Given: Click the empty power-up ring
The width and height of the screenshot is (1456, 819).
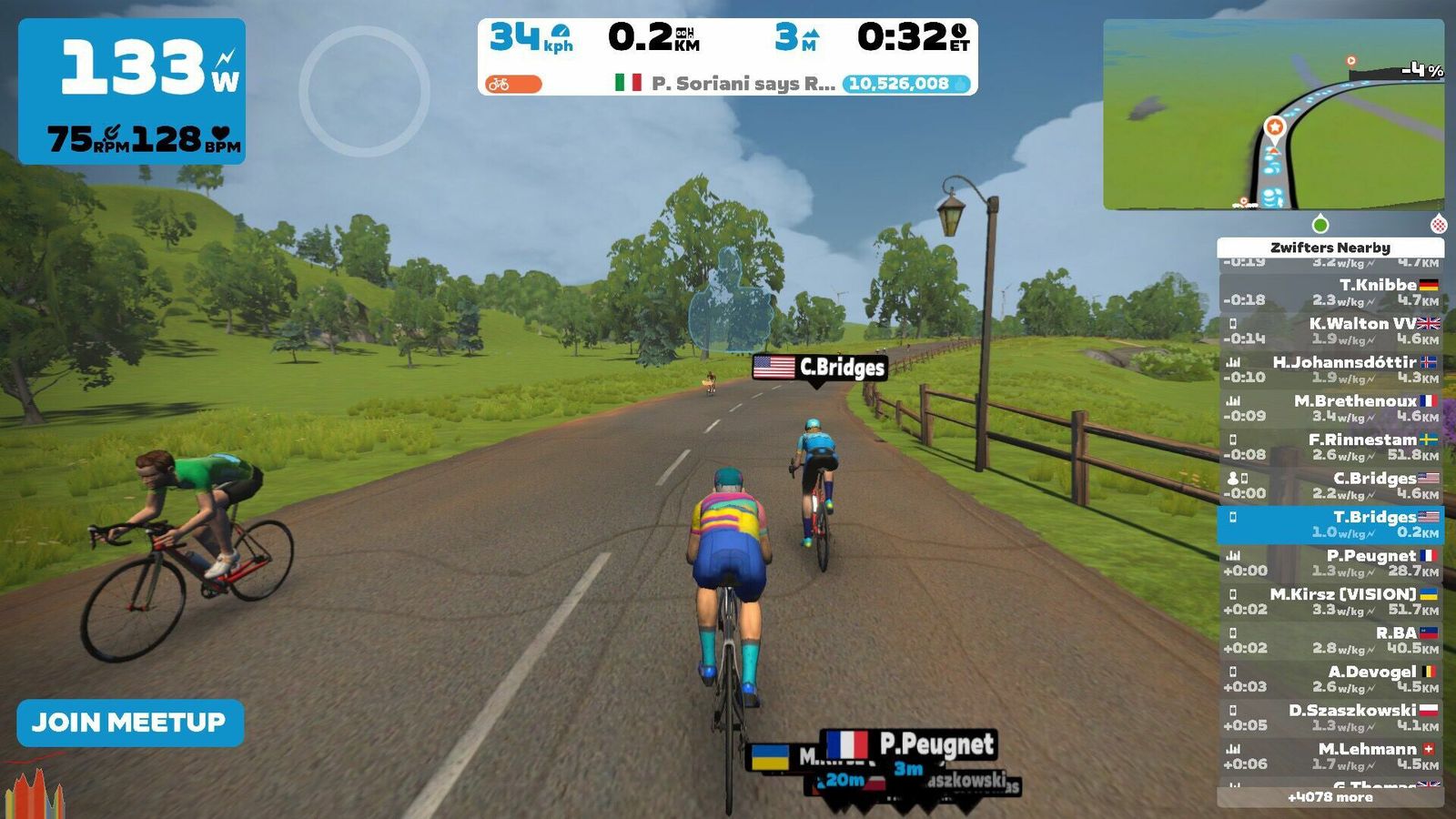Looking at the screenshot, I should [x=364, y=91].
